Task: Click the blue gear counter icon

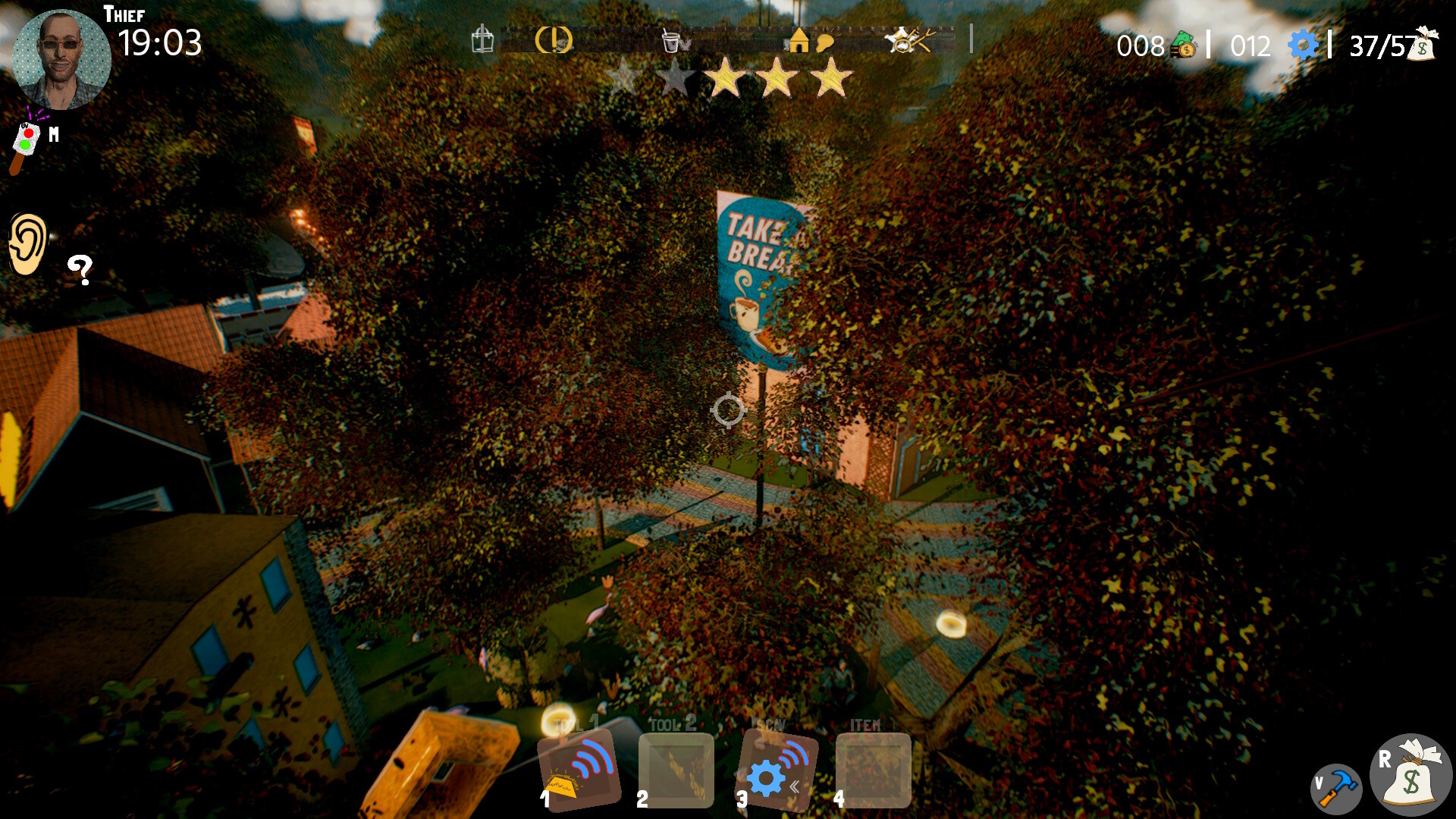Action: pyautogui.click(x=1303, y=45)
